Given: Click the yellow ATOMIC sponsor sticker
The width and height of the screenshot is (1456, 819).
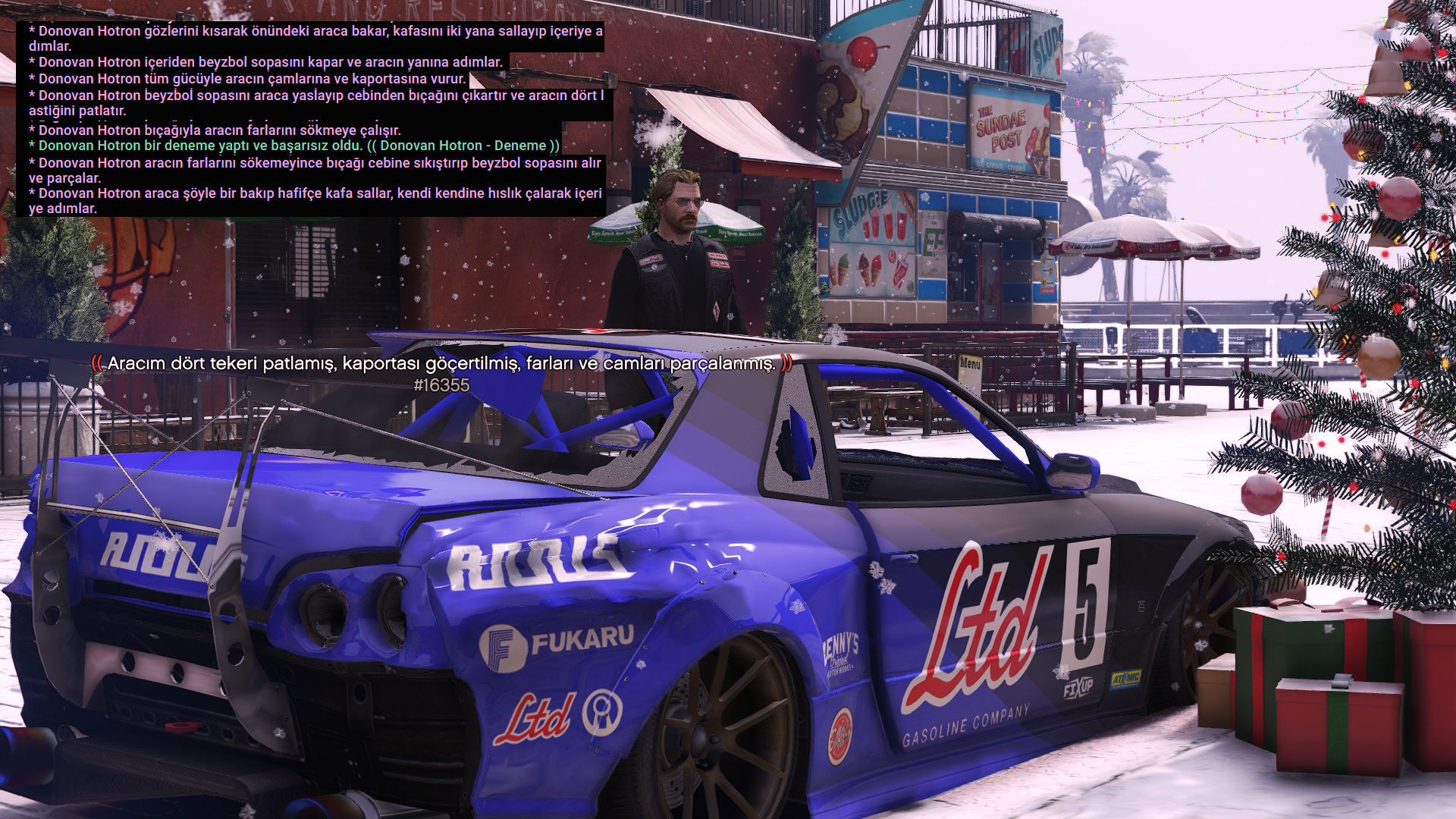Looking at the screenshot, I should point(1128,680).
